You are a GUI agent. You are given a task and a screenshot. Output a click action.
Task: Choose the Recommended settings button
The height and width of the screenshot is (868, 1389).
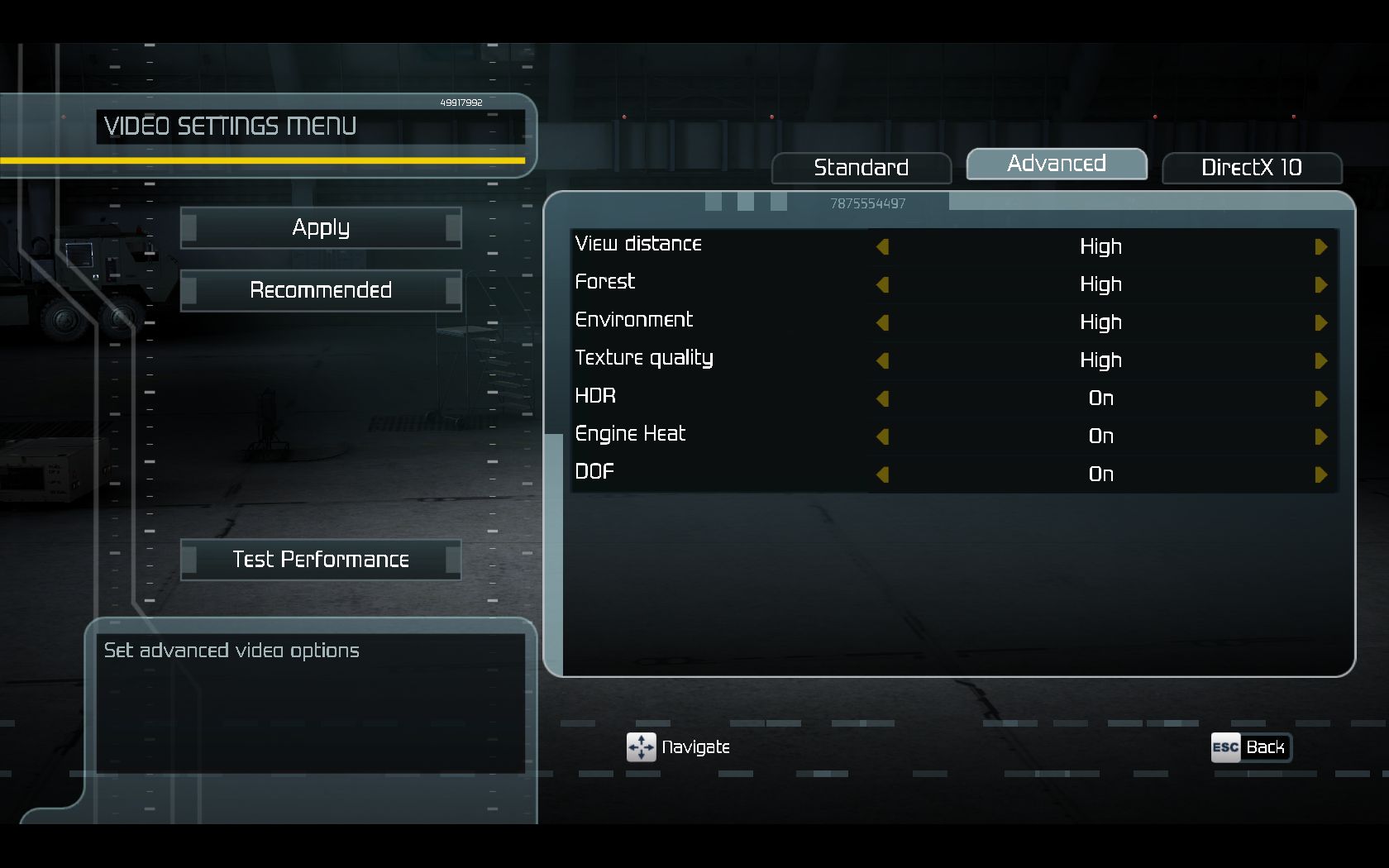pyautogui.click(x=321, y=290)
